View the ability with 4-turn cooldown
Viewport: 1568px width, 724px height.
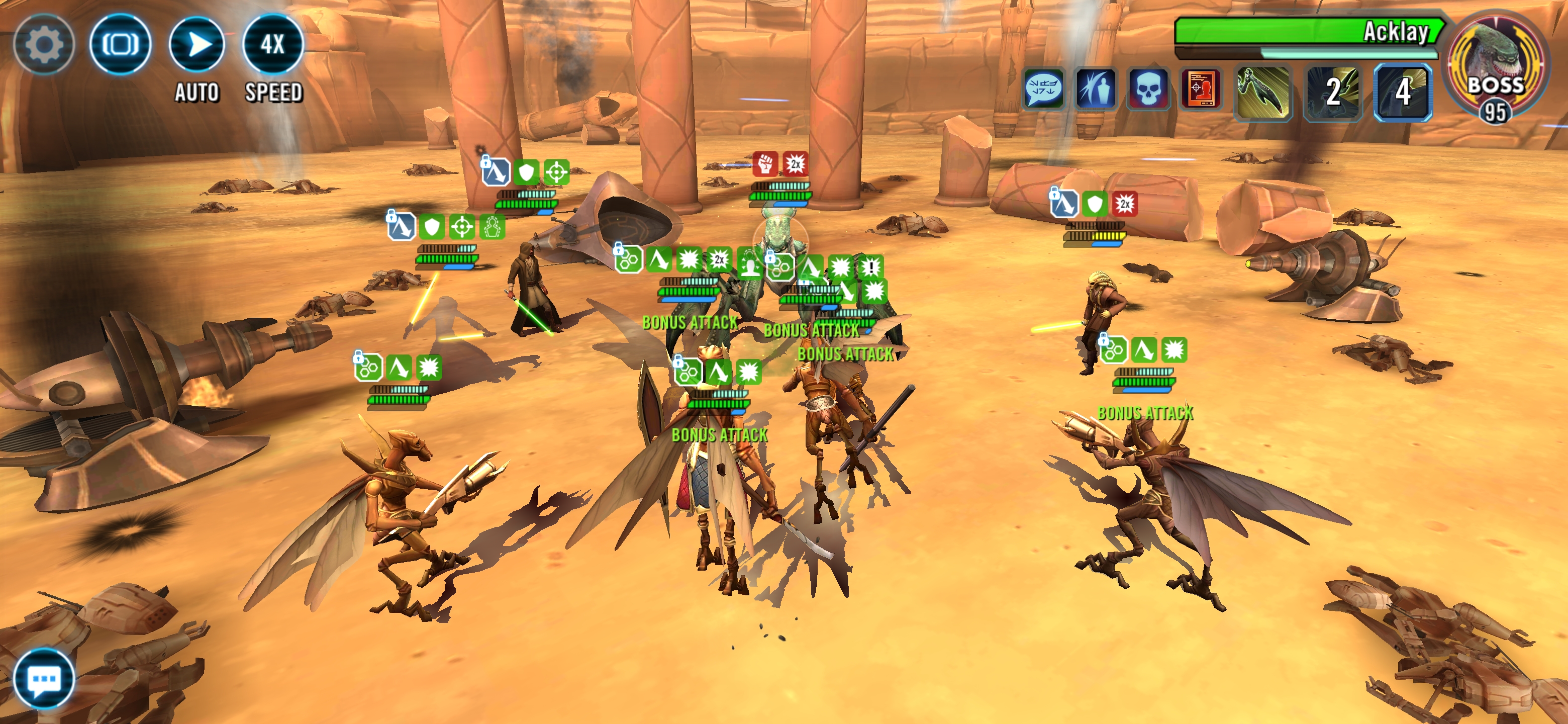[1403, 92]
